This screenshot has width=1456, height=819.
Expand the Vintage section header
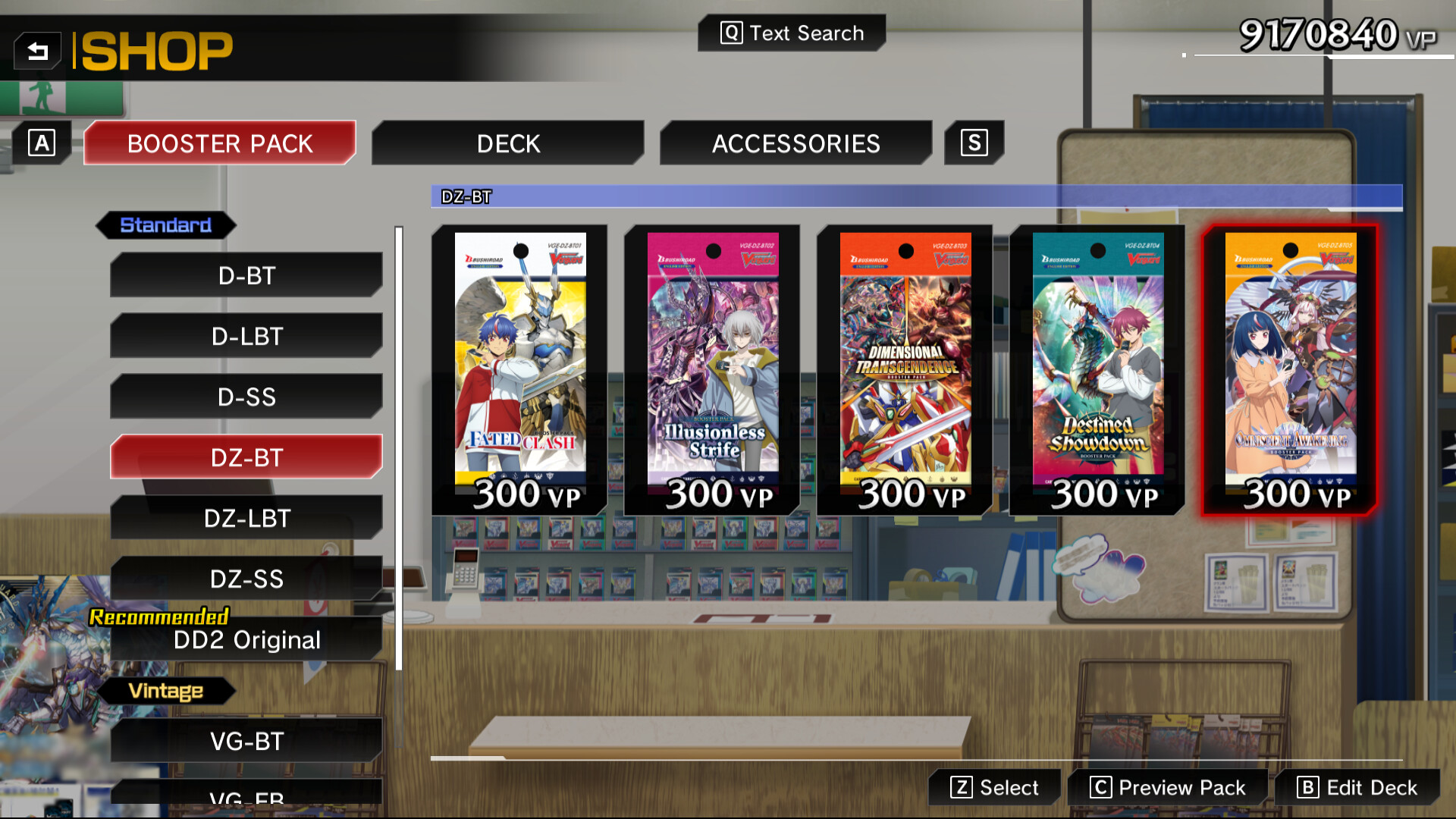[165, 691]
